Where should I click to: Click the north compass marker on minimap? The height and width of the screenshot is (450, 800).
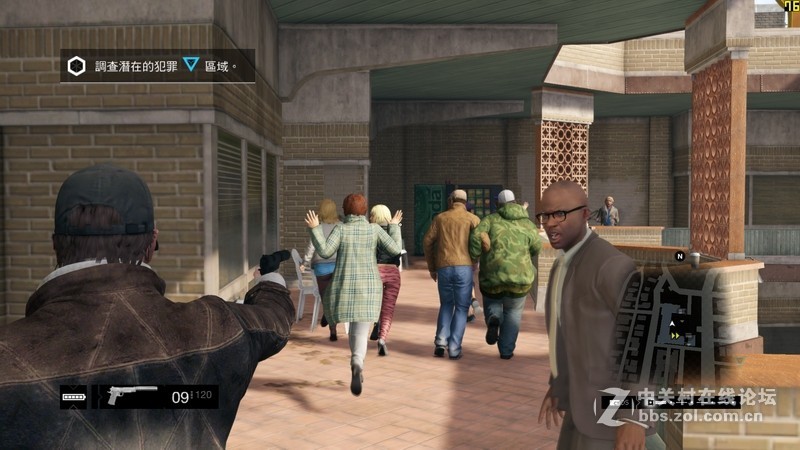point(679,256)
